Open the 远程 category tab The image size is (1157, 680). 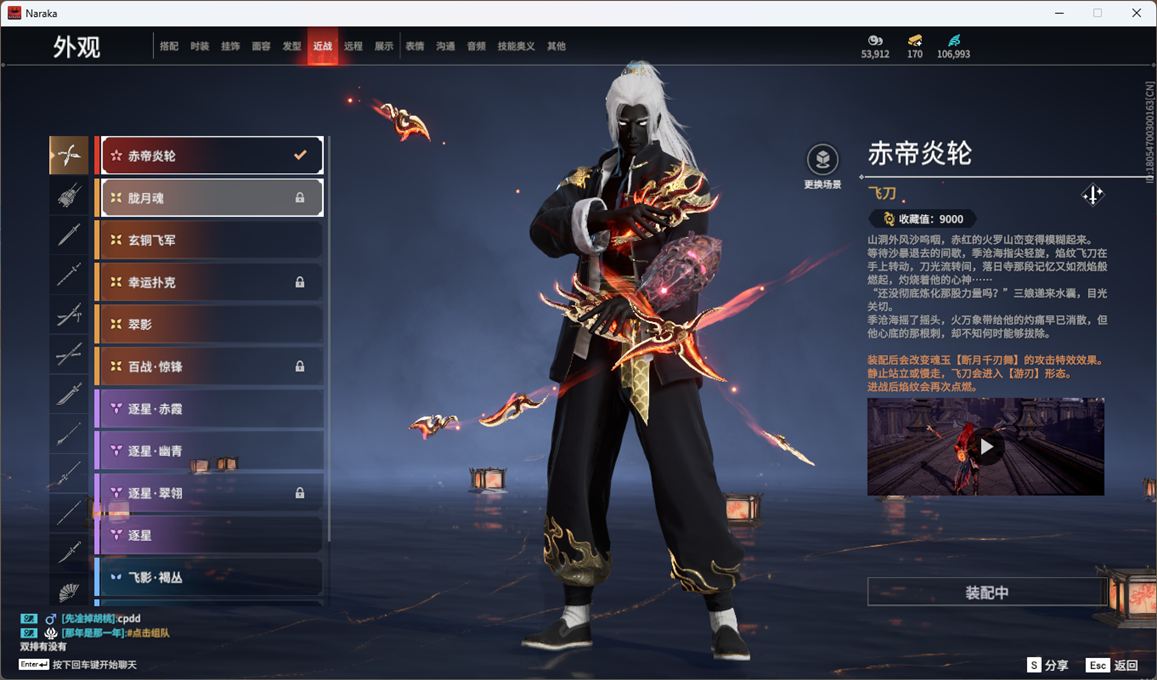353,46
